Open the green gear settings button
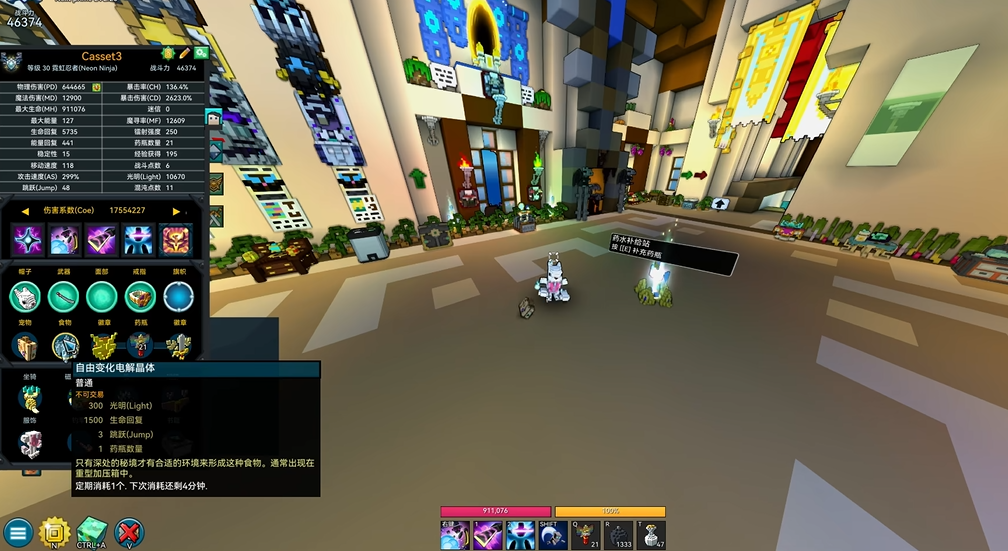The image size is (1008, 551). click(x=200, y=52)
